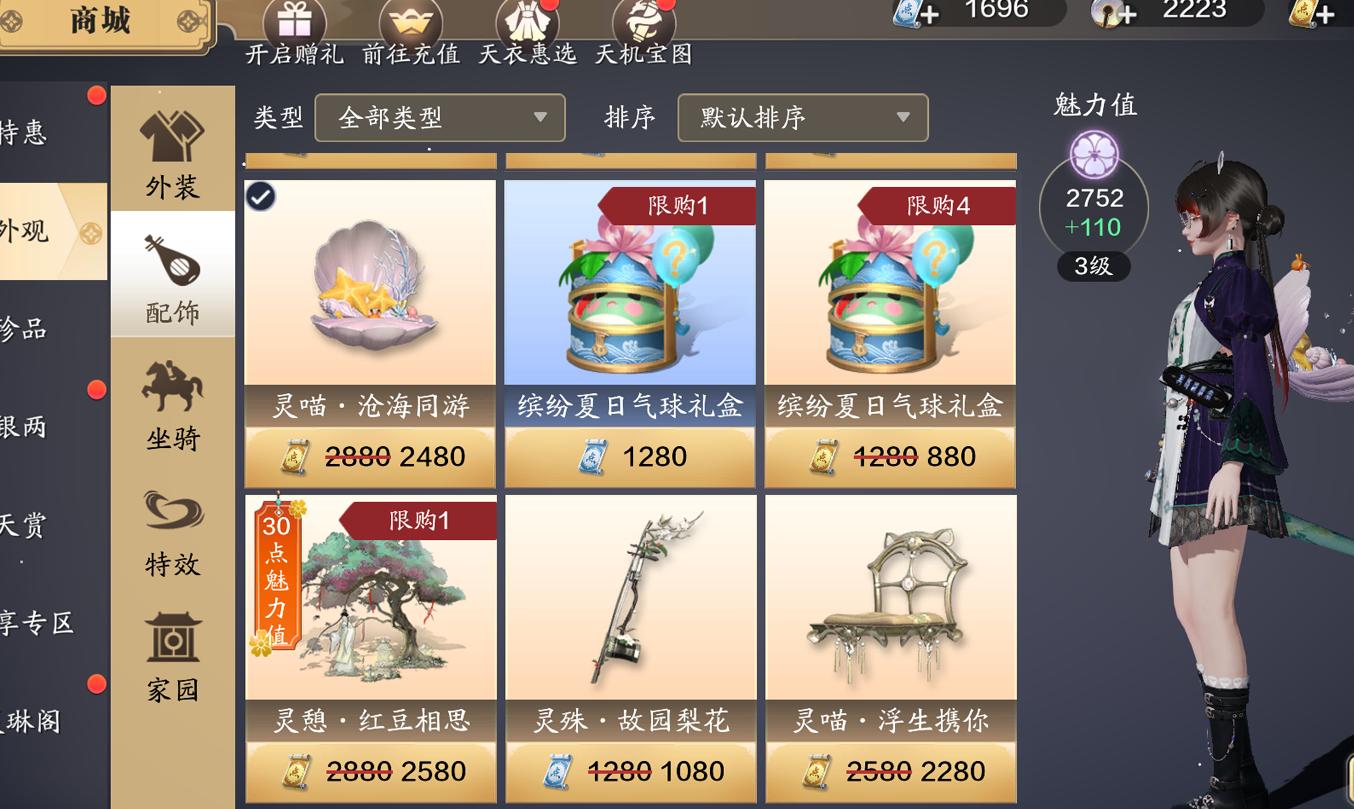Toggle the checkmark on 灵喵·沧海同游
The image size is (1354, 809).
[260, 196]
